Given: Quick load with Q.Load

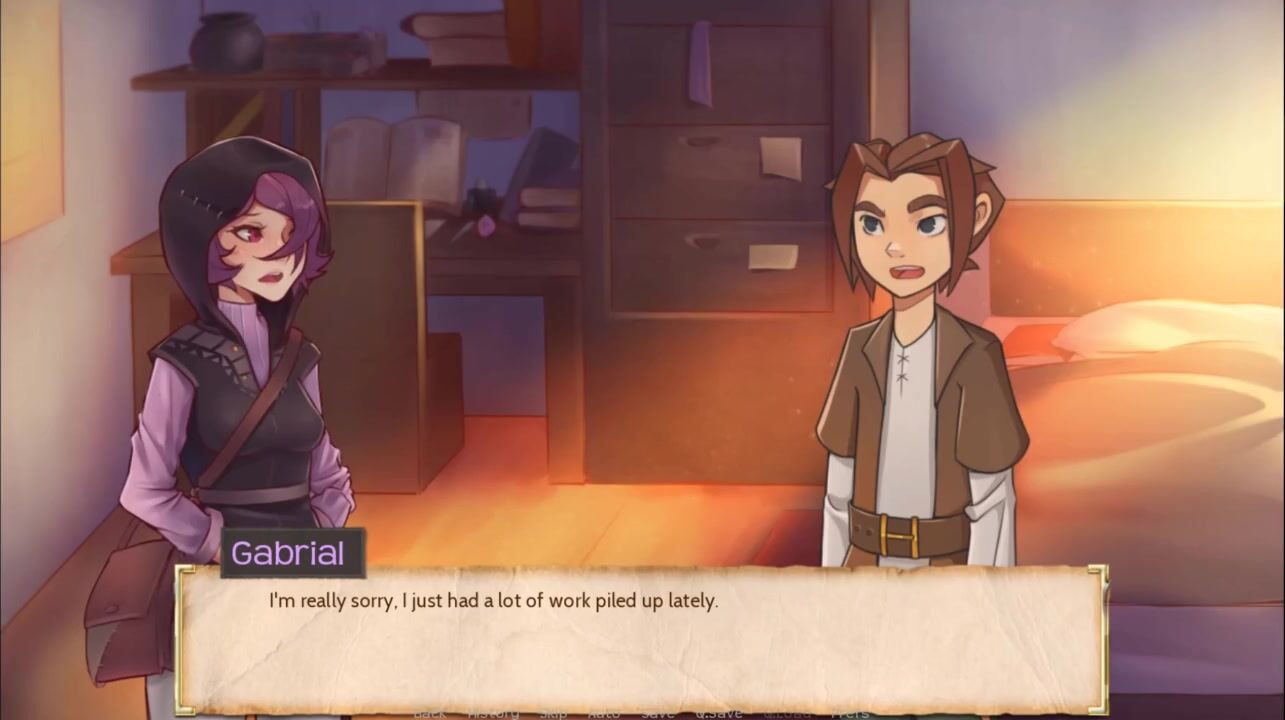Looking at the screenshot, I should [x=786, y=713].
